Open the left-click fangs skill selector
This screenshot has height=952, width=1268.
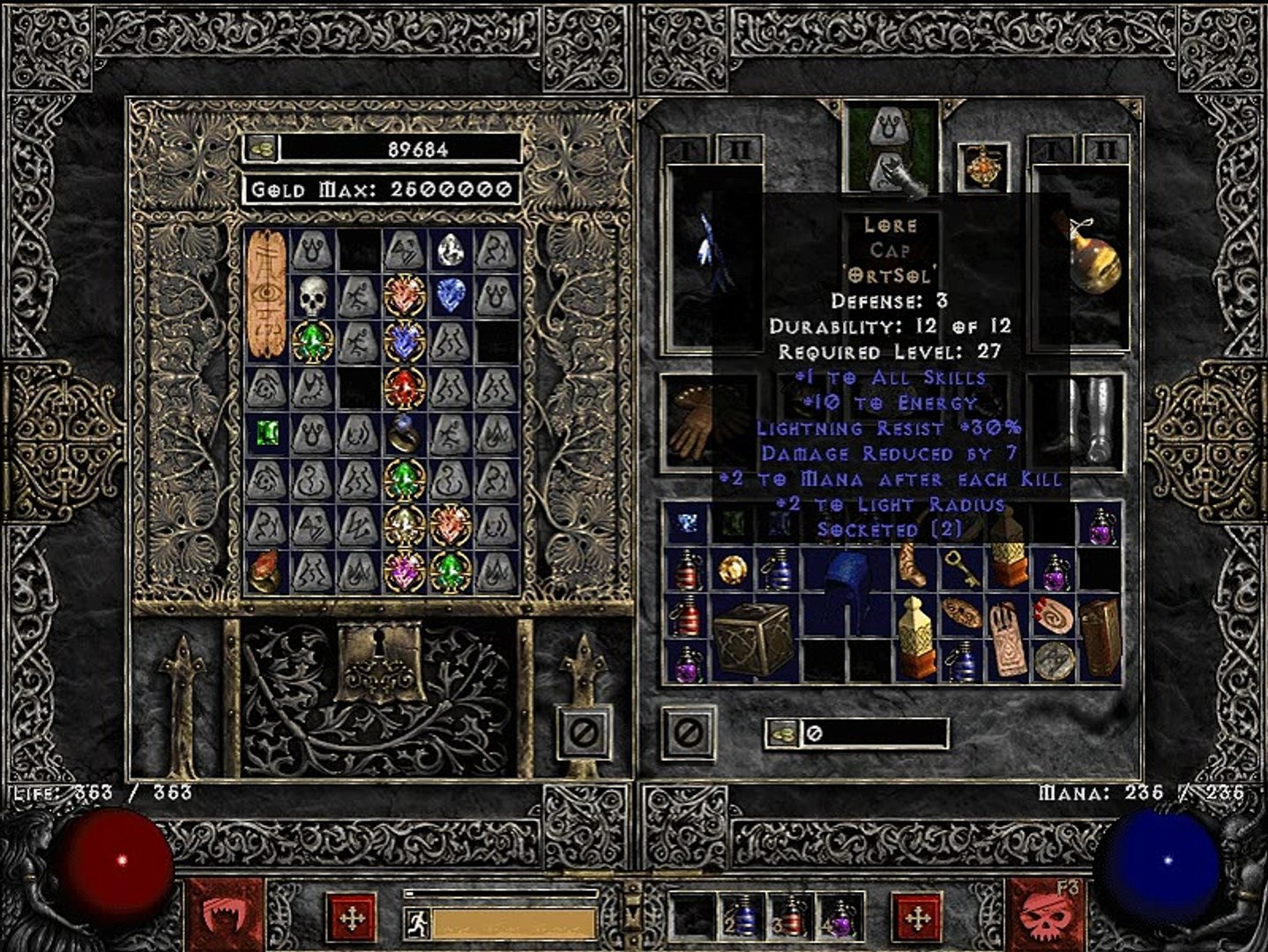point(225,915)
